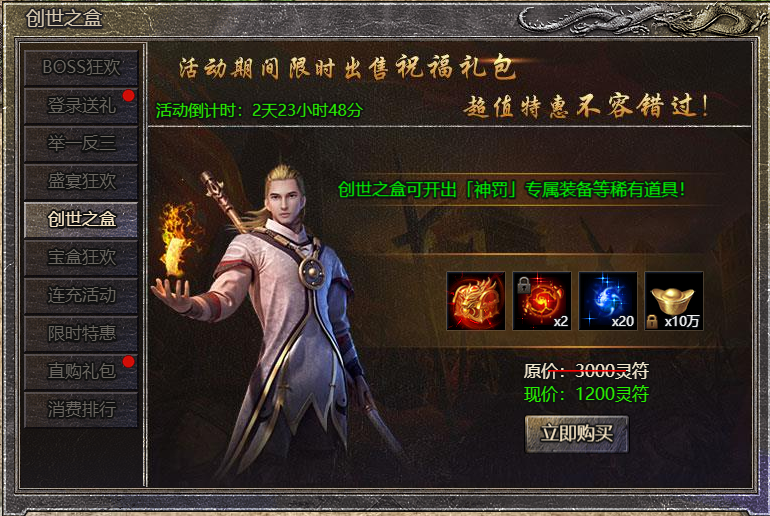Screen dimensions: 770x516
Task: Open the 直购礼包 tab
Action: click(81, 371)
